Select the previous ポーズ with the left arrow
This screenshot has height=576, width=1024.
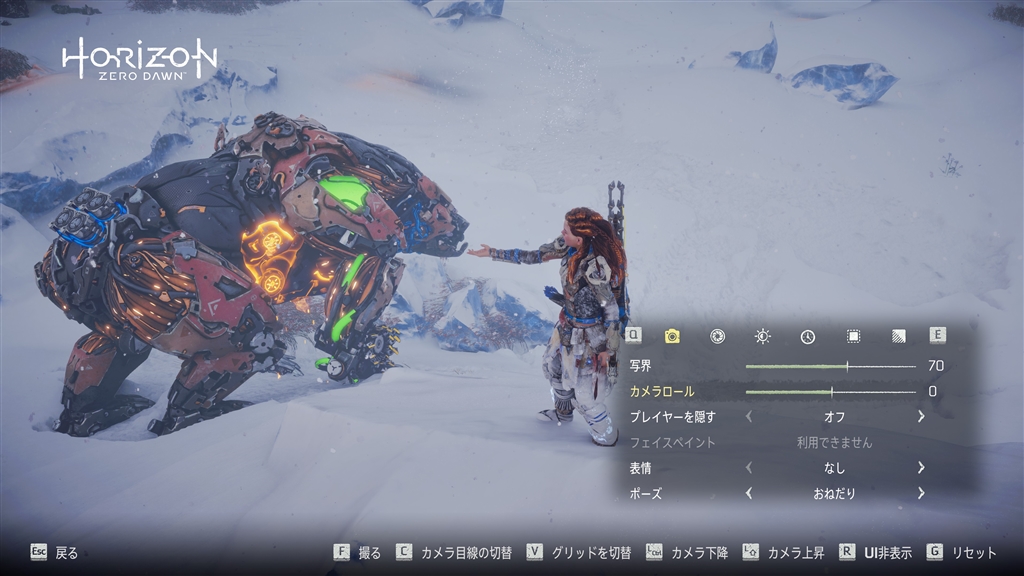point(749,493)
